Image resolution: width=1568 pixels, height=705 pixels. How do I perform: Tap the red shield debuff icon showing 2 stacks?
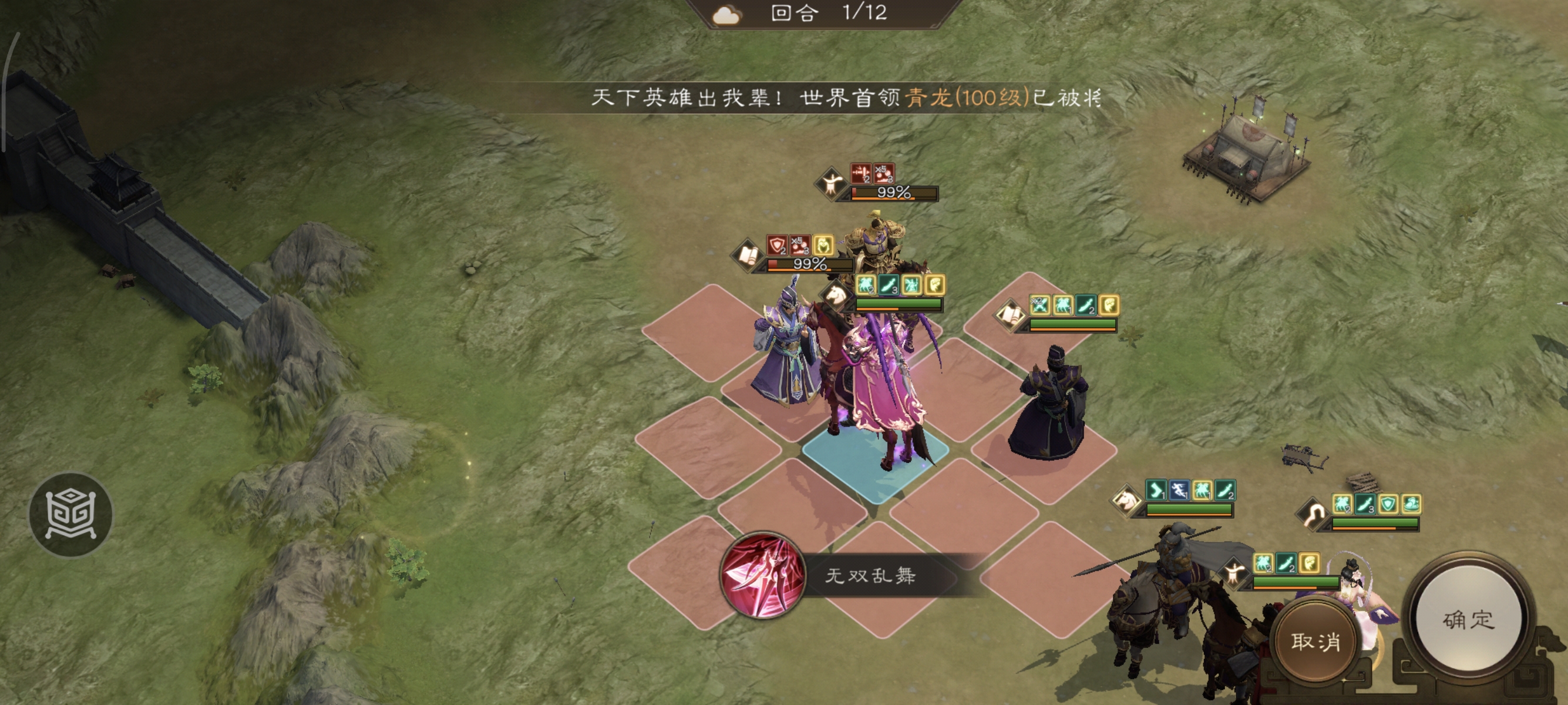click(778, 247)
